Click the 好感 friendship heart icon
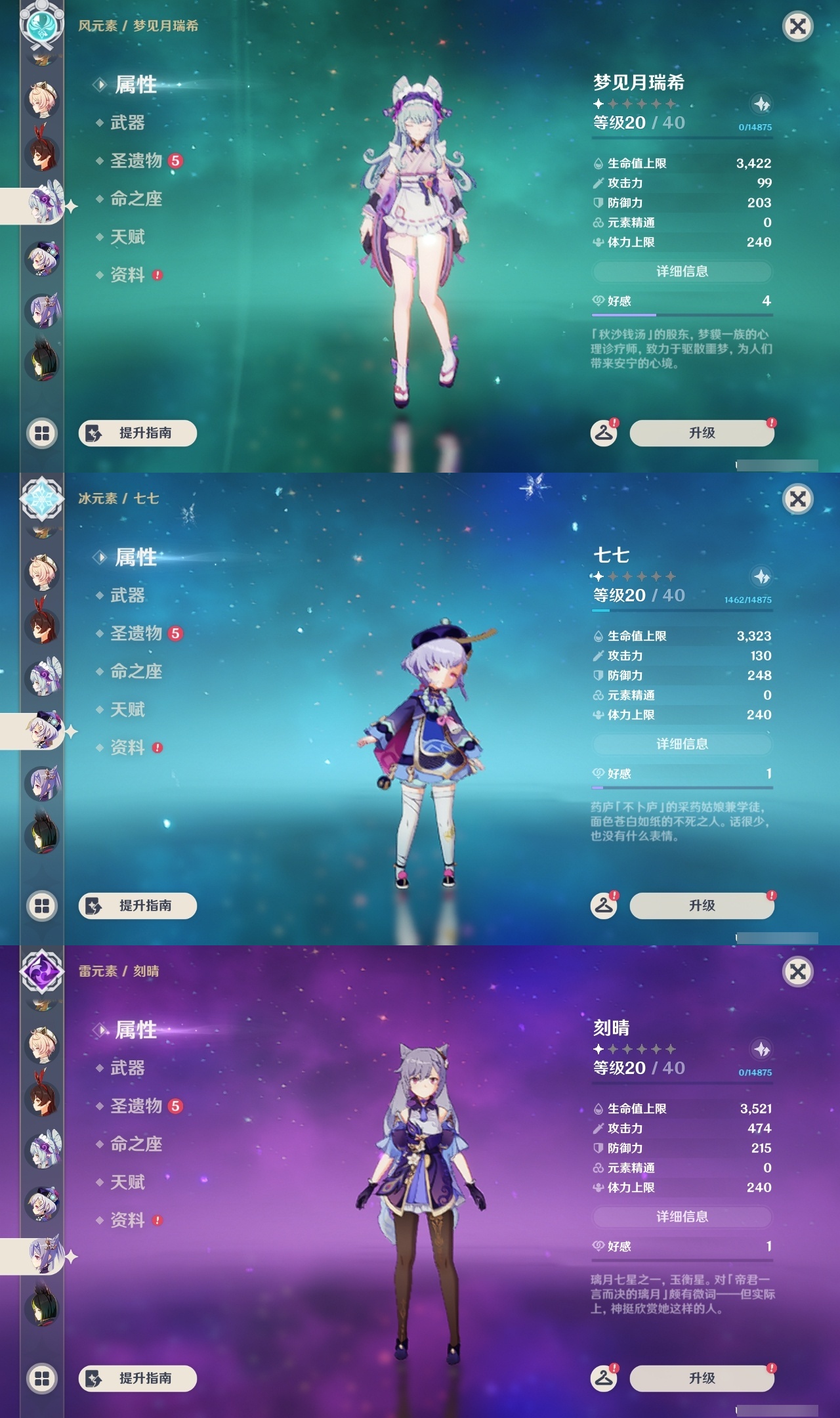The image size is (840, 1418). click(x=598, y=299)
